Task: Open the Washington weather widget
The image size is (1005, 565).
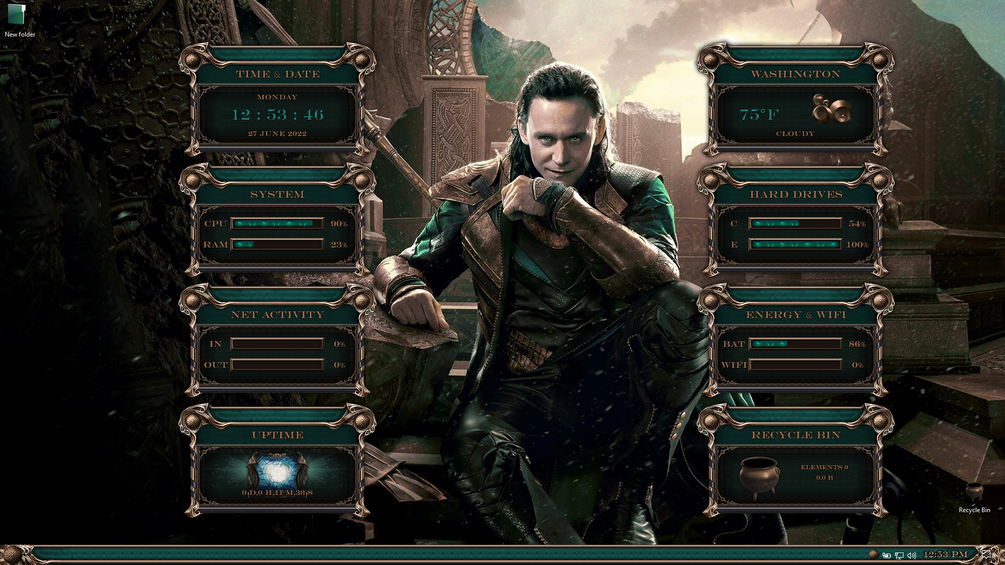Action: (x=795, y=100)
